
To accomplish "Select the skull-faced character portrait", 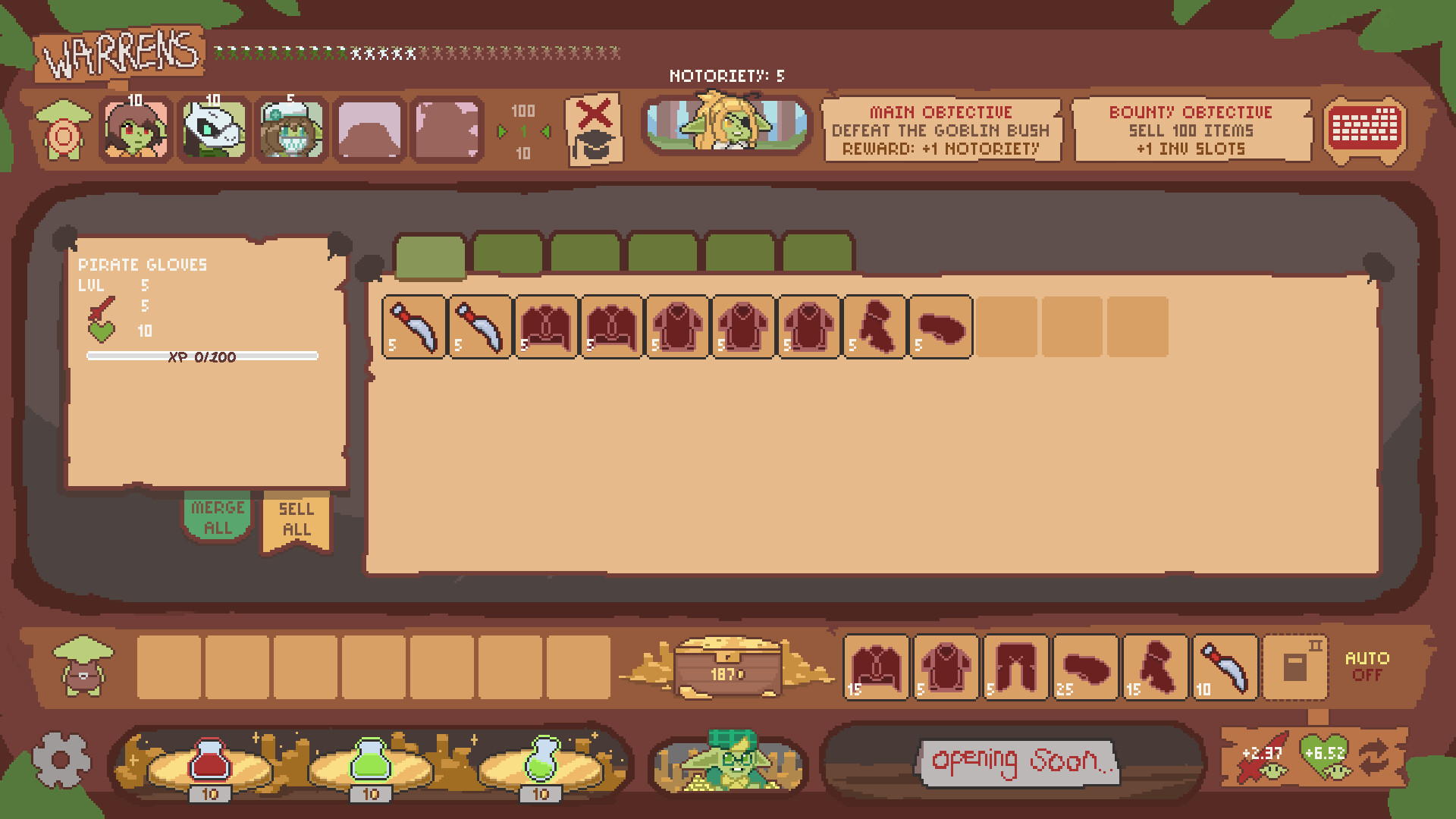I will [x=213, y=129].
